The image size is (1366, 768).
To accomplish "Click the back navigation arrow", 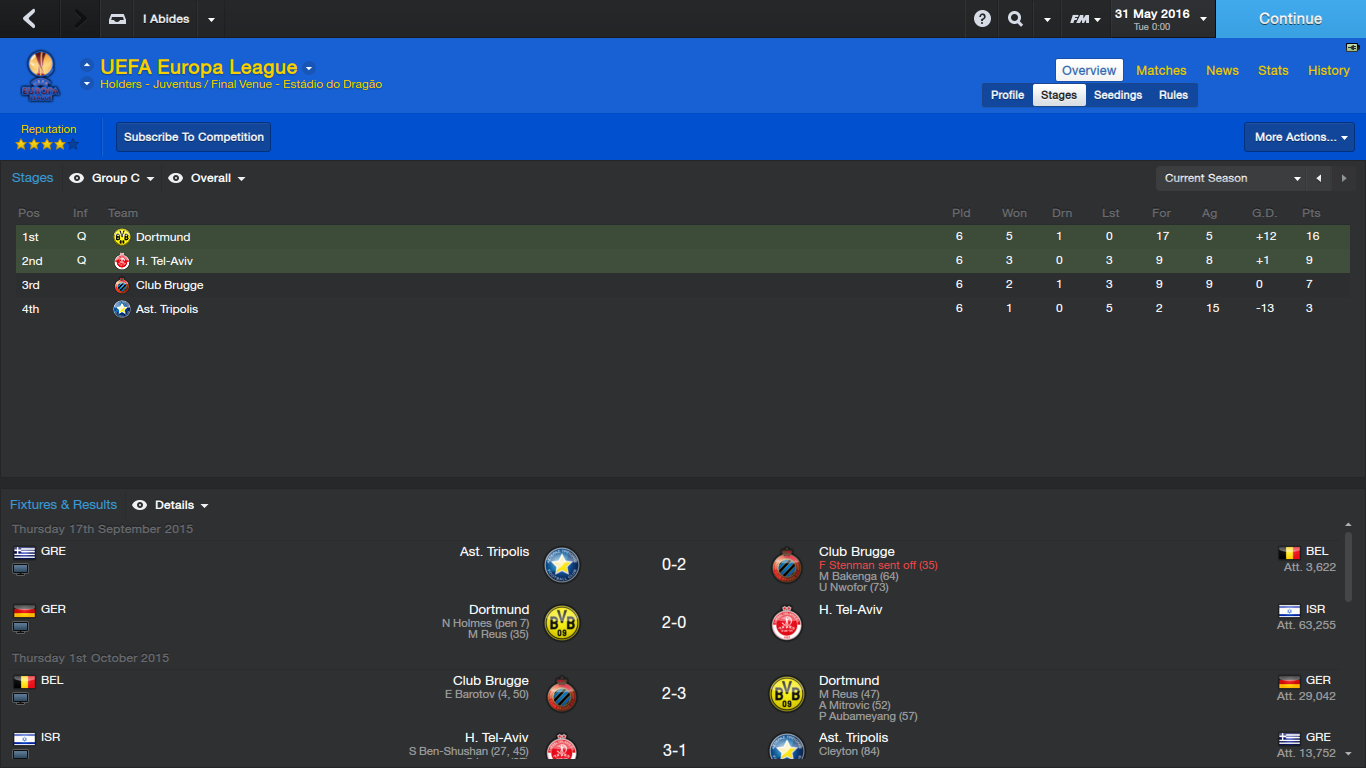I will tap(30, 18).
